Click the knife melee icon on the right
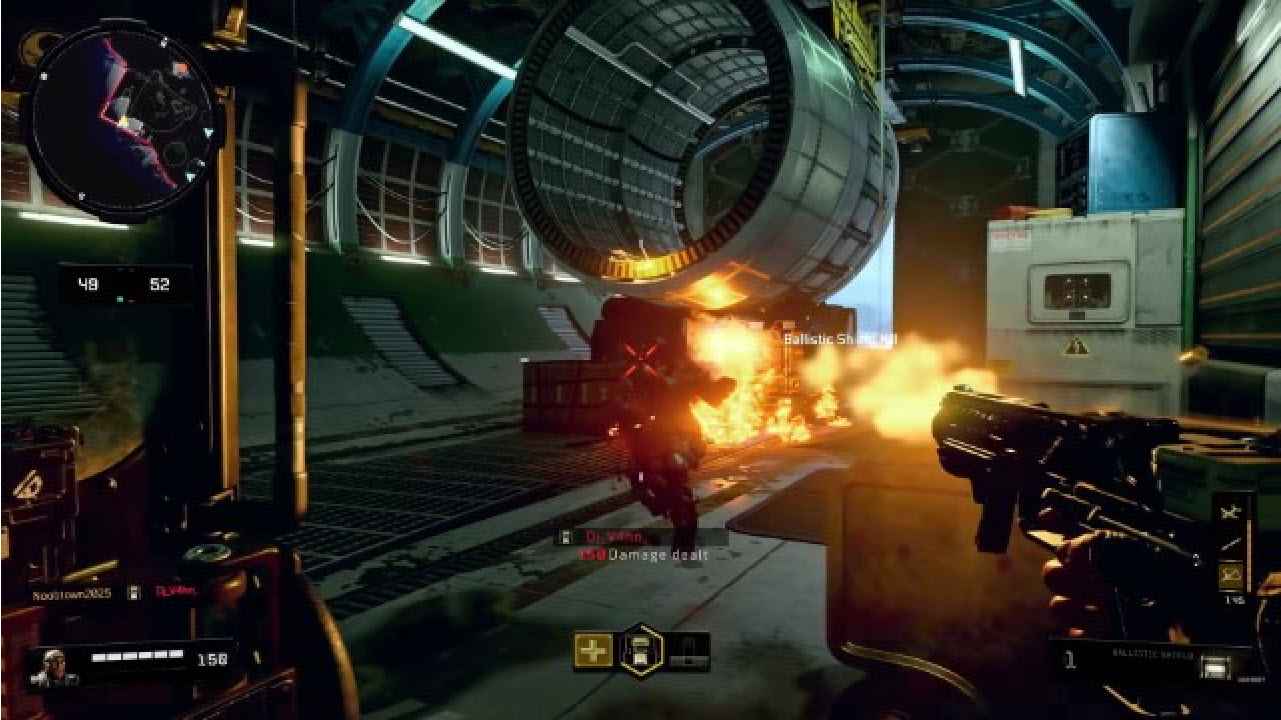This screenshot has height=720, width=1281. 1231,543
